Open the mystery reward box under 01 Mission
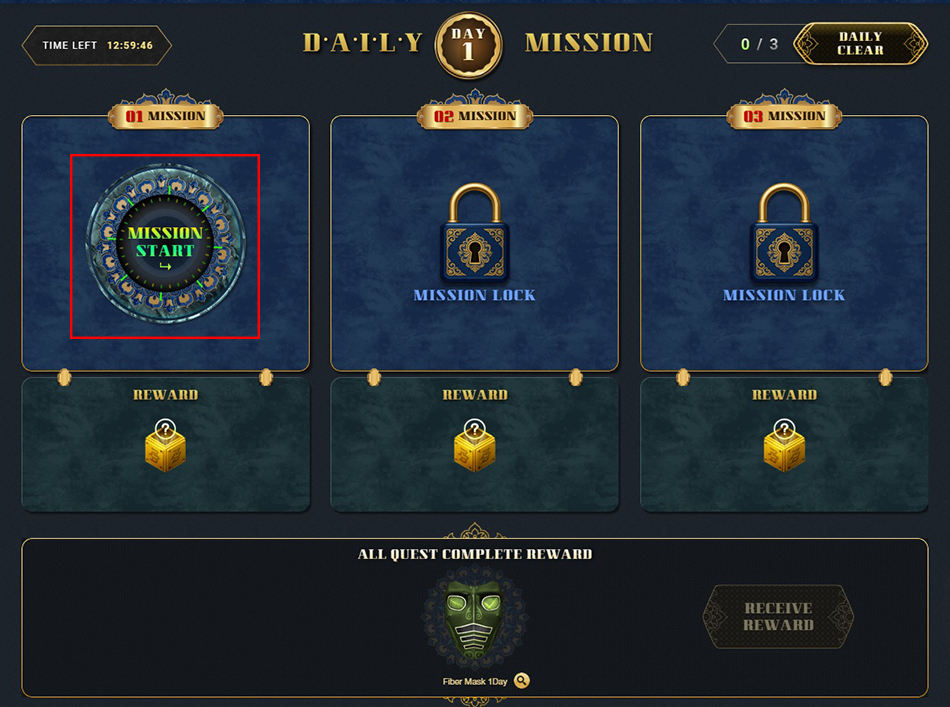 click(x=165, y=446)
